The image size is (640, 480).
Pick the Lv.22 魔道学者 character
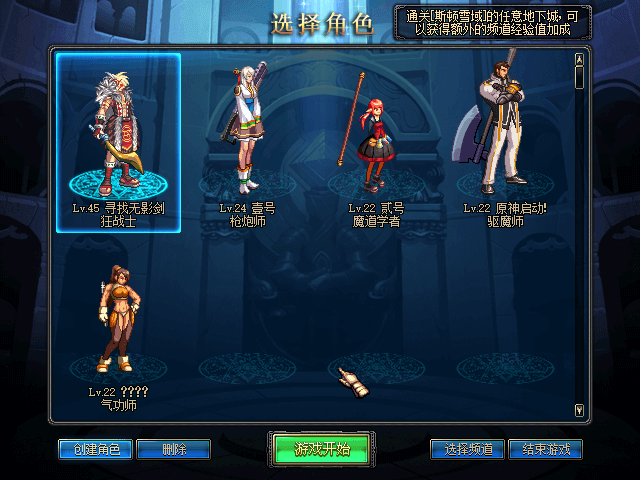(x=376, y=142)
